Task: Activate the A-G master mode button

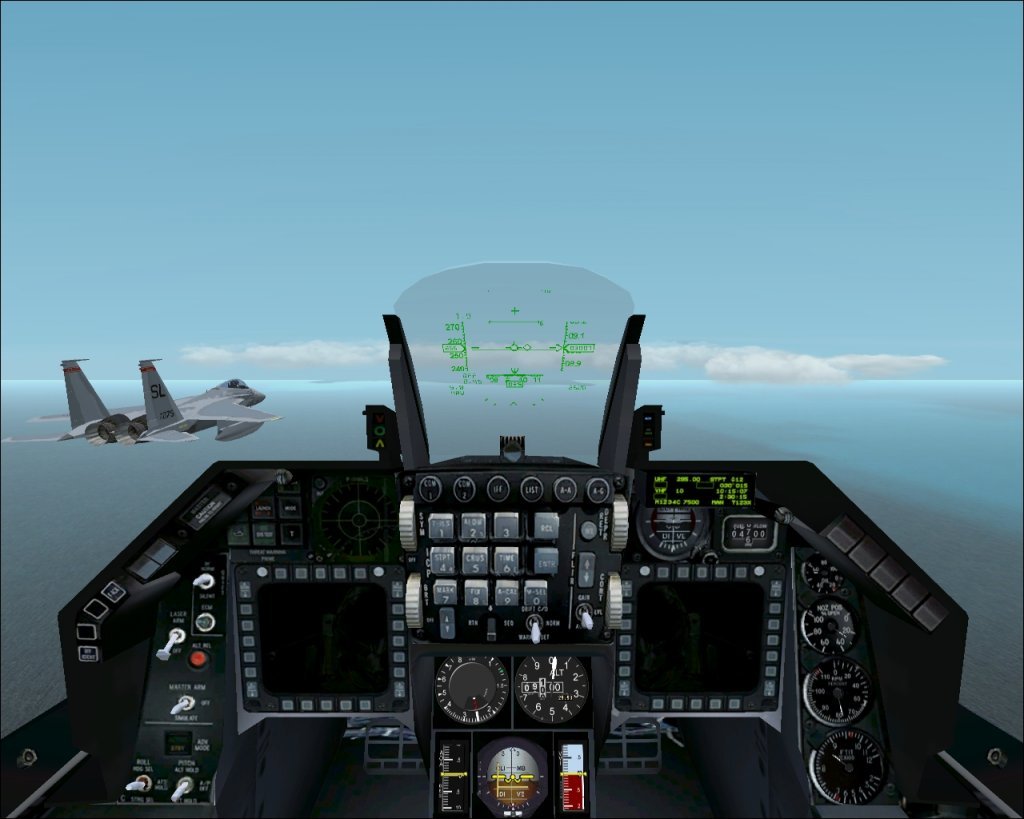Action: pos(598,488)
